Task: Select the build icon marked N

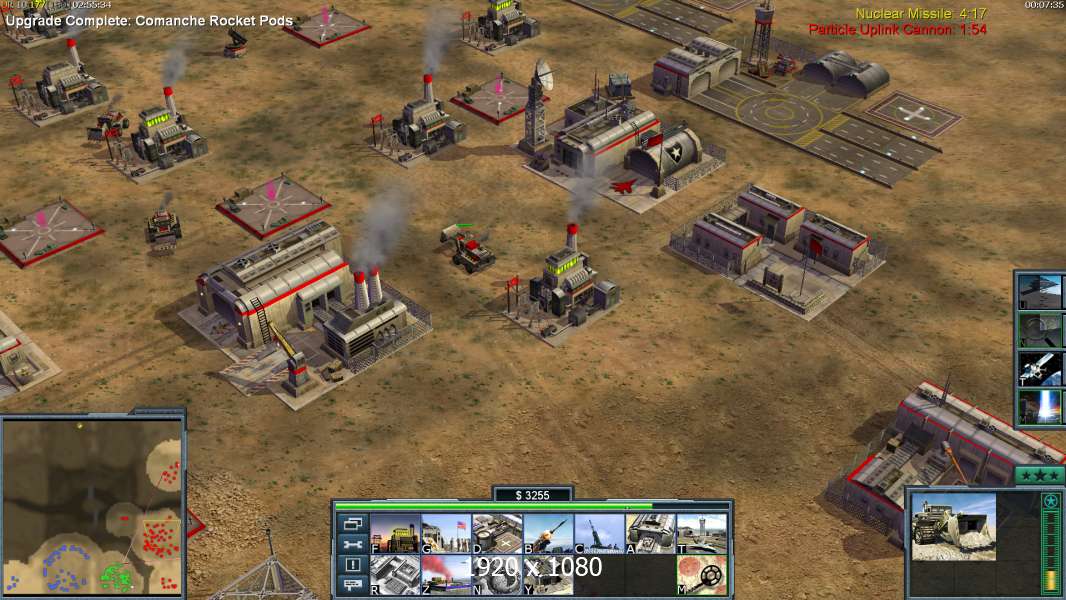Action: tap(497, 575)
